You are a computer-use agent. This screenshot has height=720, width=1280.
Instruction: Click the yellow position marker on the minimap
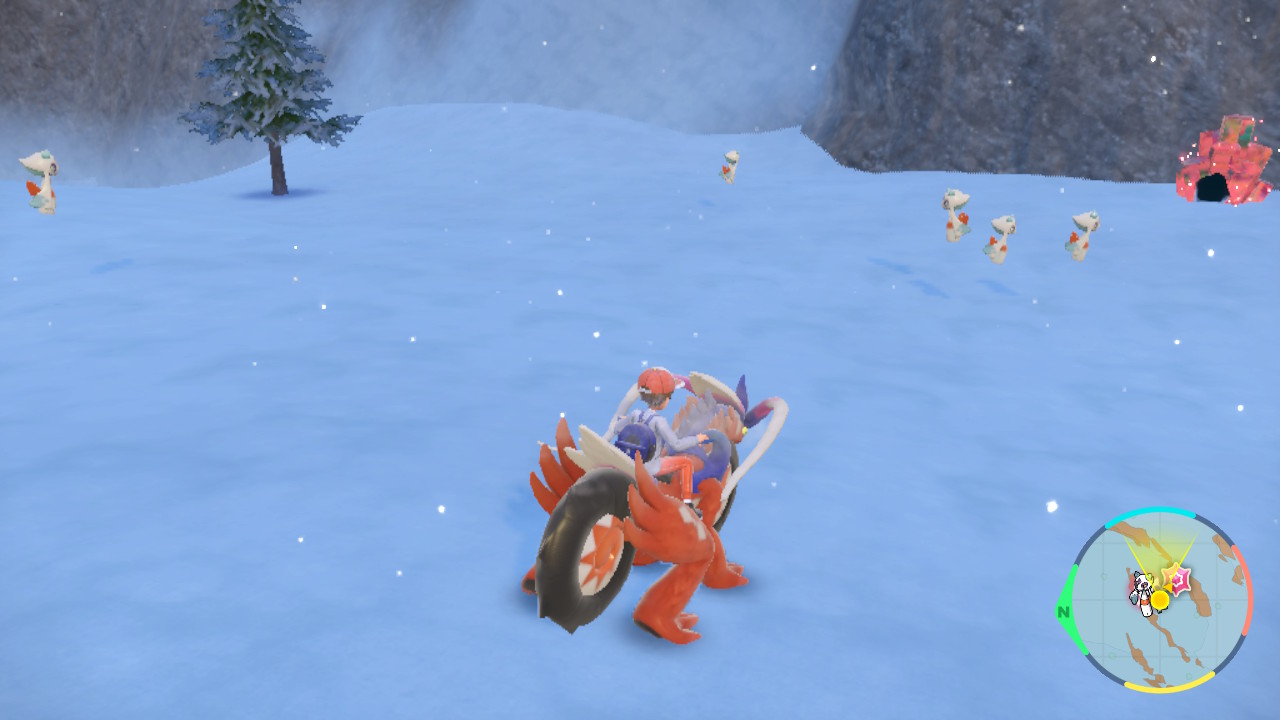[x=1160, y=598]
